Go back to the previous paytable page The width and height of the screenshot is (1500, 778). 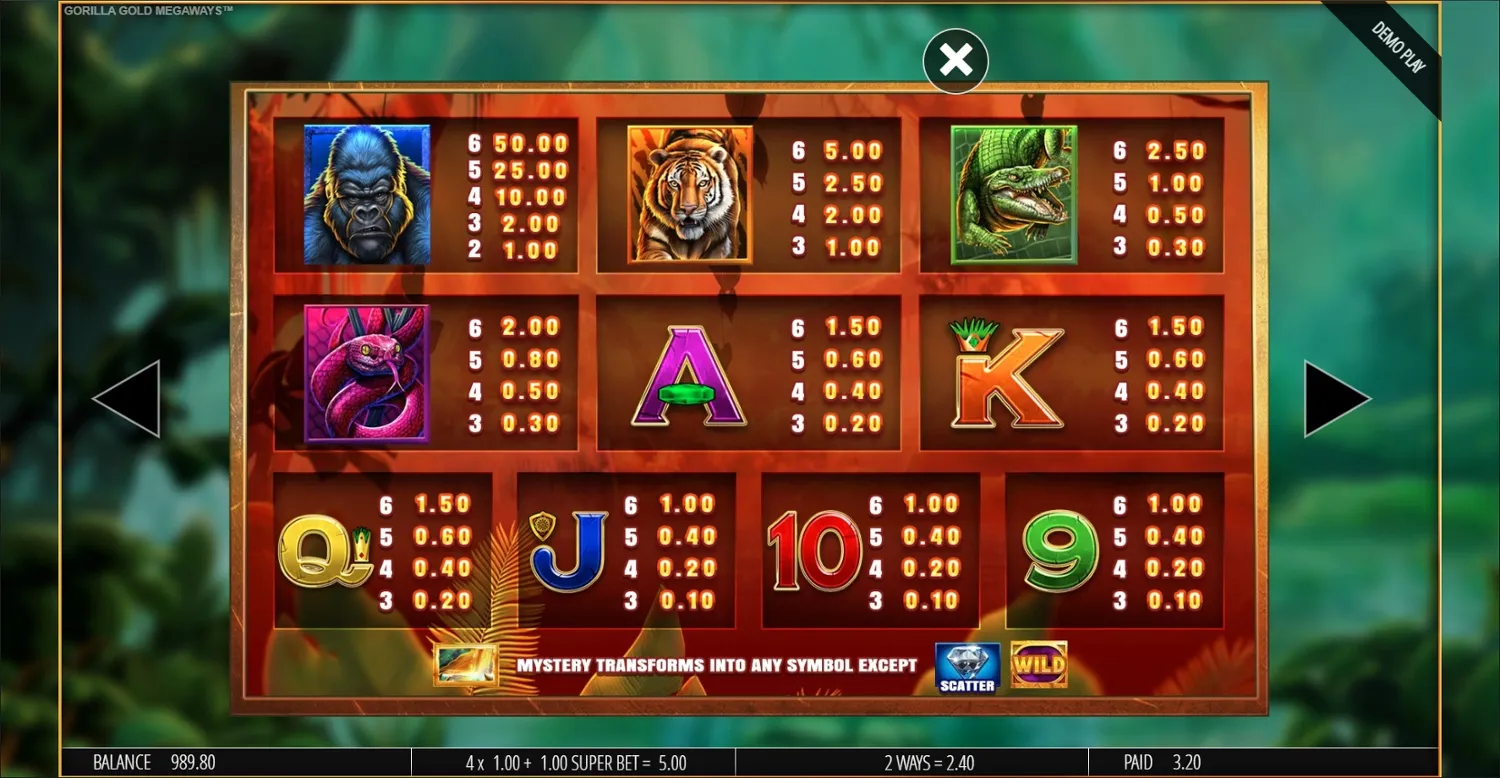(x=130, y=397)
